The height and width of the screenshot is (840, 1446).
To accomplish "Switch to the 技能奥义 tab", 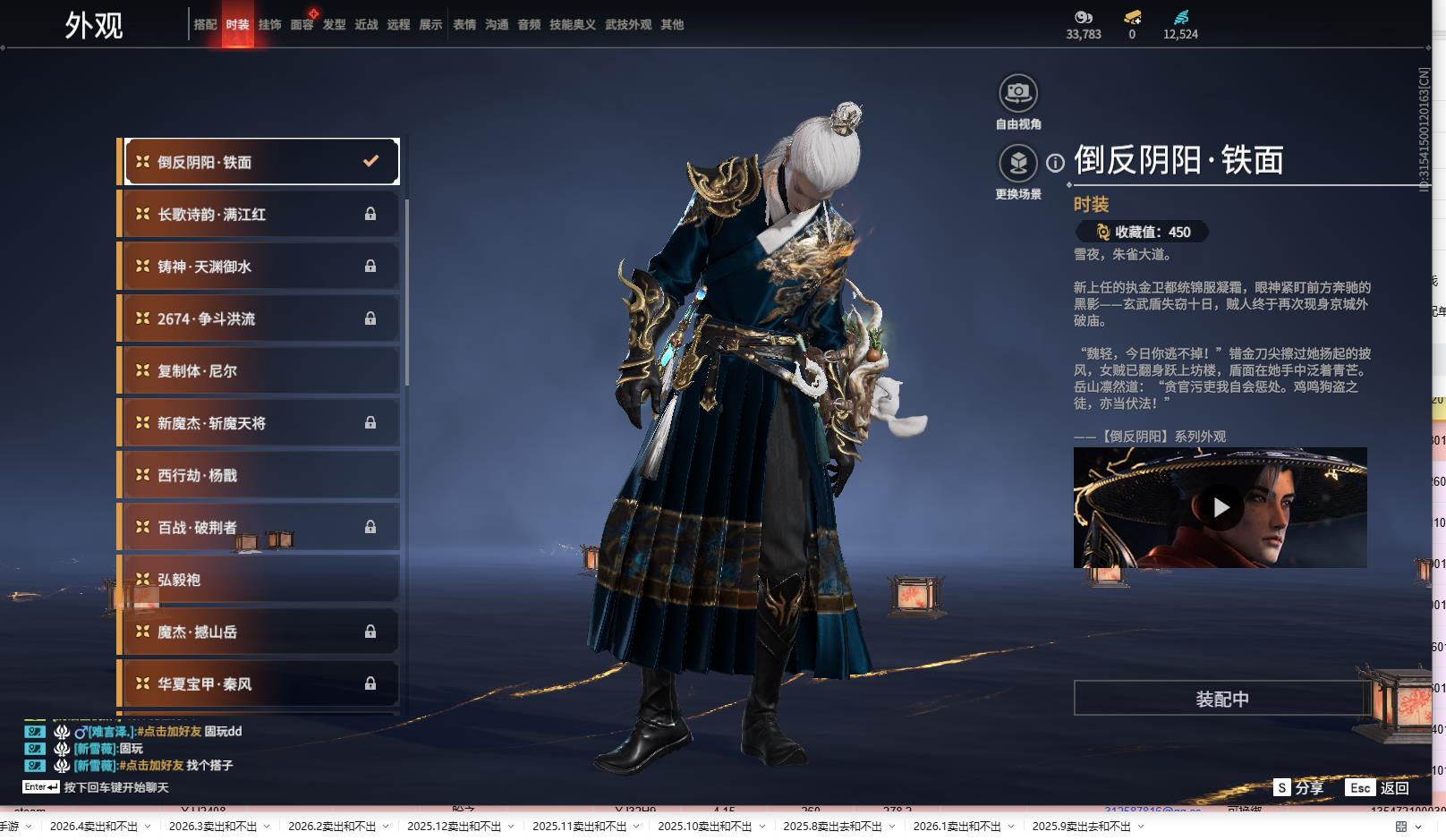I will [572, 25].
